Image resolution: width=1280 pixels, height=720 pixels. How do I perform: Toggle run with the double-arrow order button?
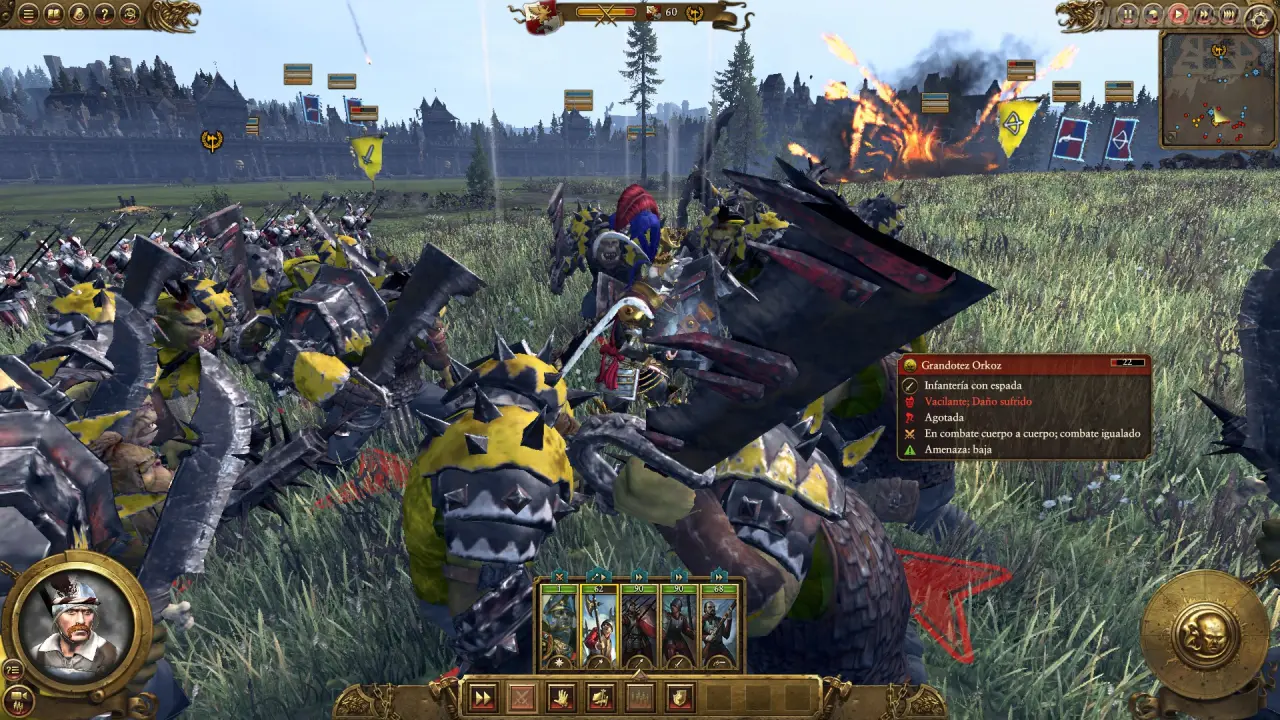click(x=482, y=697)
